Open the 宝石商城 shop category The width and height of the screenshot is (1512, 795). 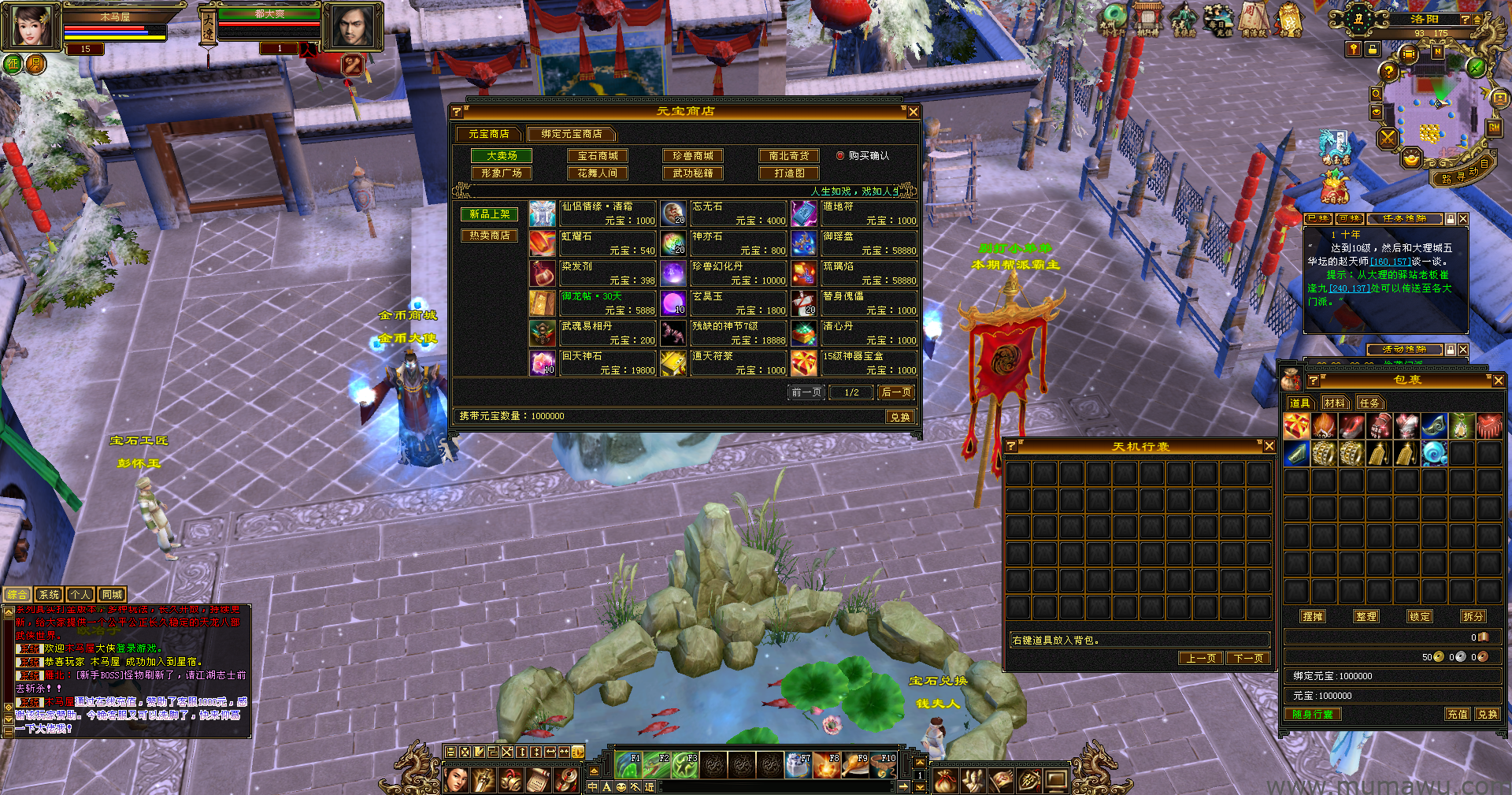tap(598, 156)
